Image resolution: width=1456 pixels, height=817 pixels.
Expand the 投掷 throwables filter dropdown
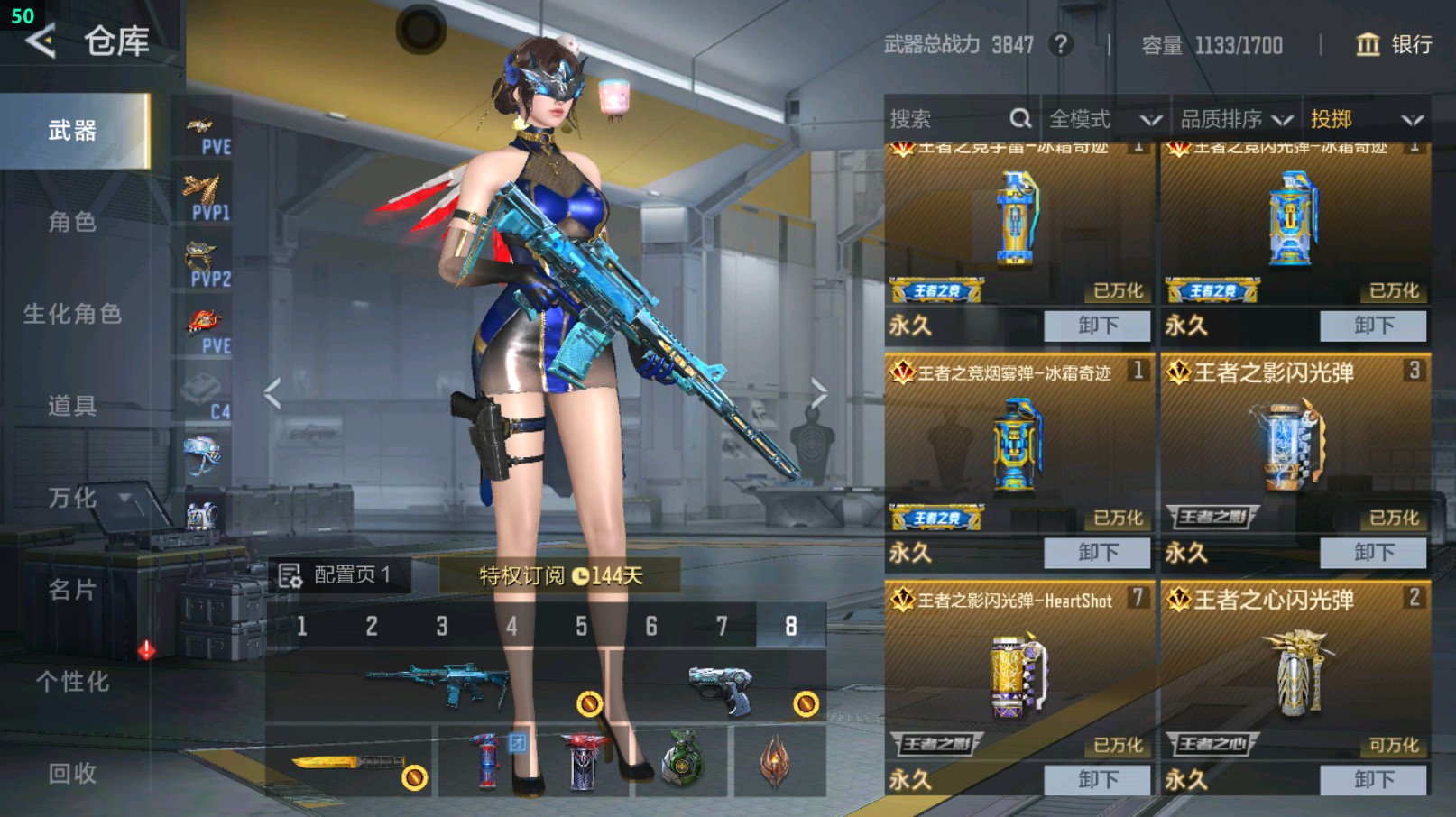1366,119
